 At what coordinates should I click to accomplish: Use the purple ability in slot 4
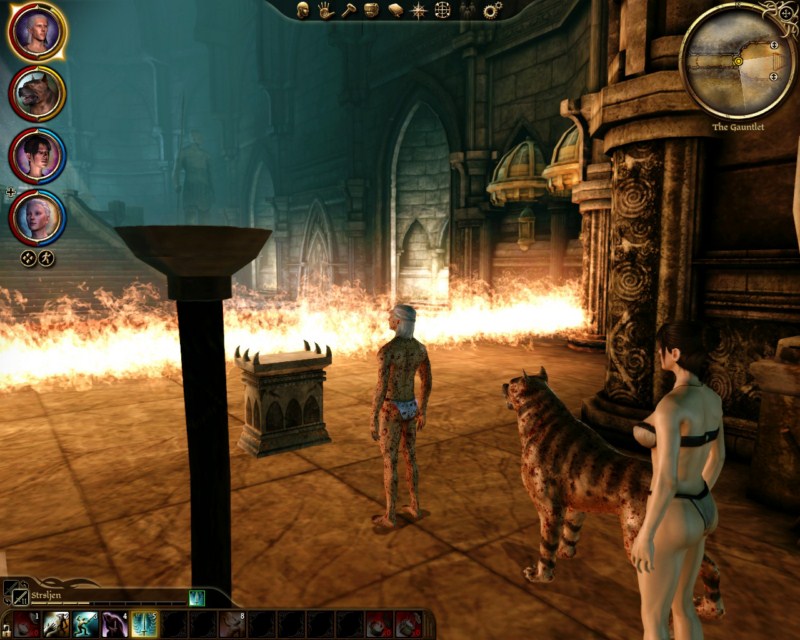115,624
